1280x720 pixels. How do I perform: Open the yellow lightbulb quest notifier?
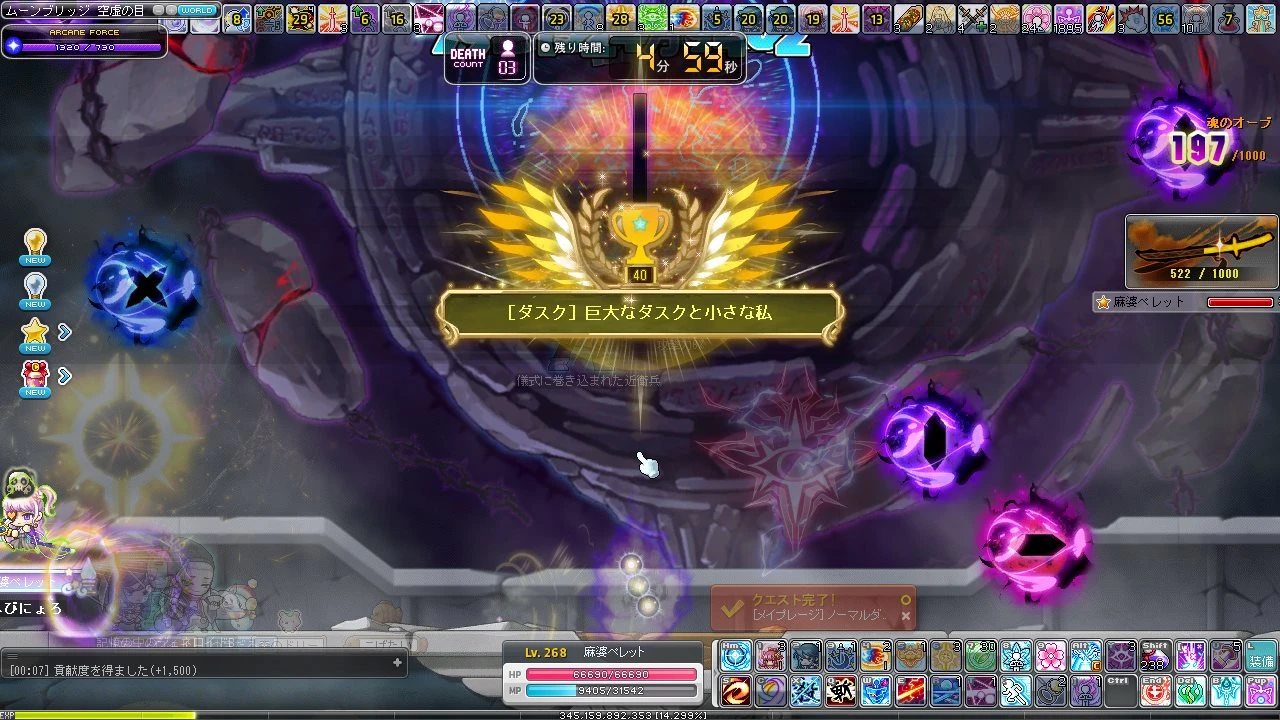[36, 244]
